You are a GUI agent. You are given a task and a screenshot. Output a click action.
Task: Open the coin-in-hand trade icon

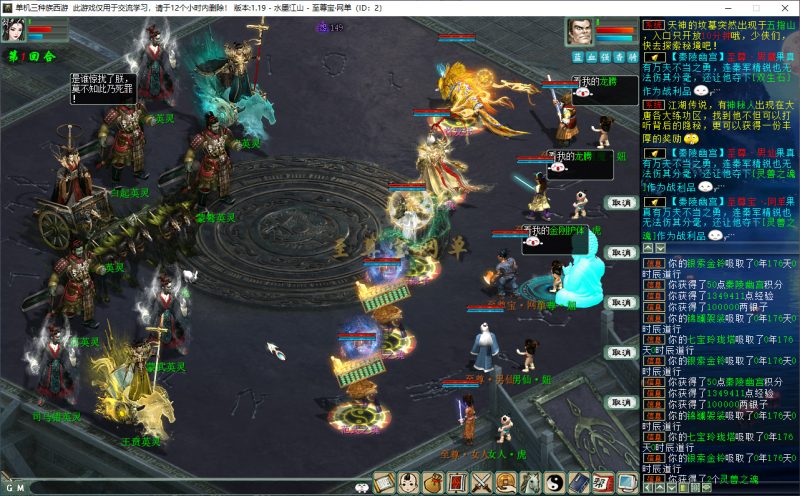(505, 482)
